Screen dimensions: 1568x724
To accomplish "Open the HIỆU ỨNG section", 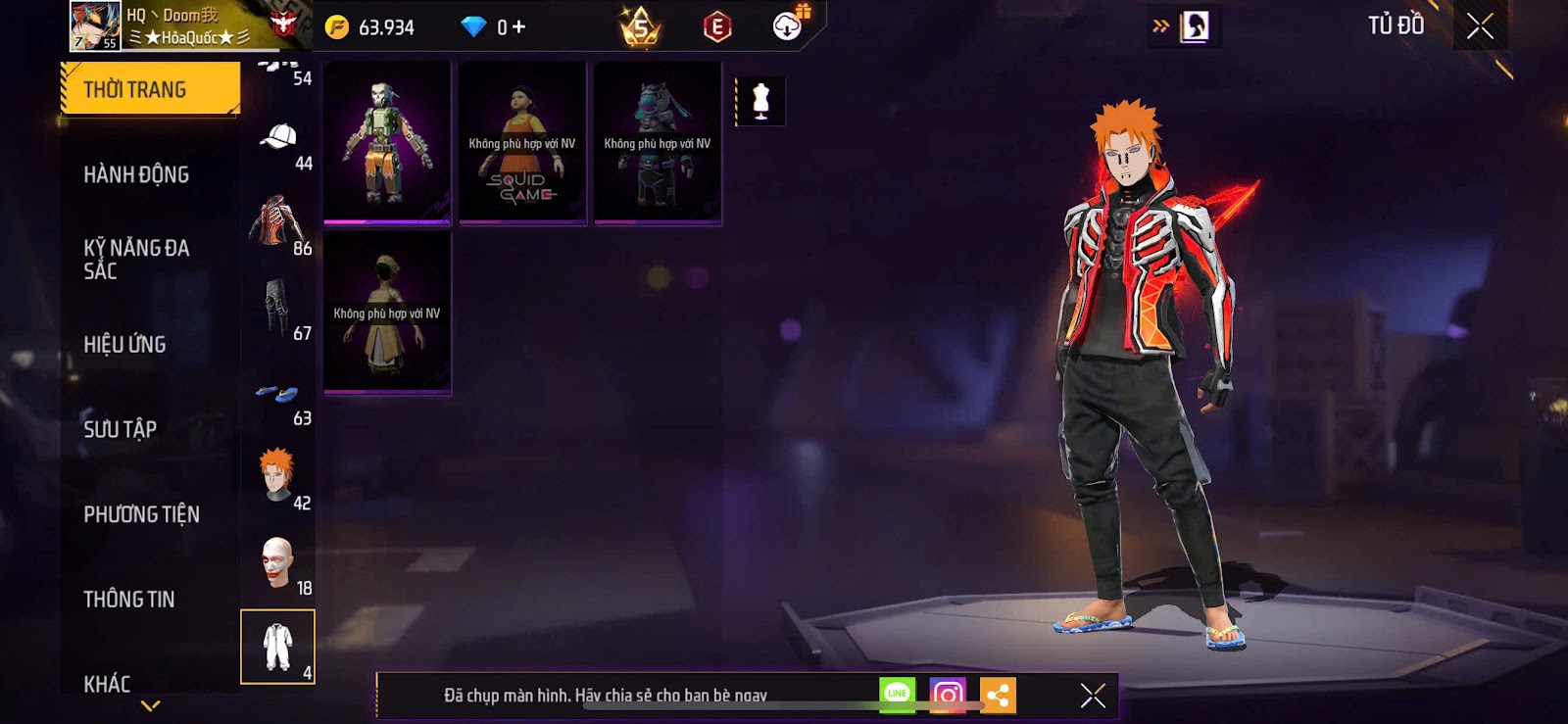I will (124, 344).
